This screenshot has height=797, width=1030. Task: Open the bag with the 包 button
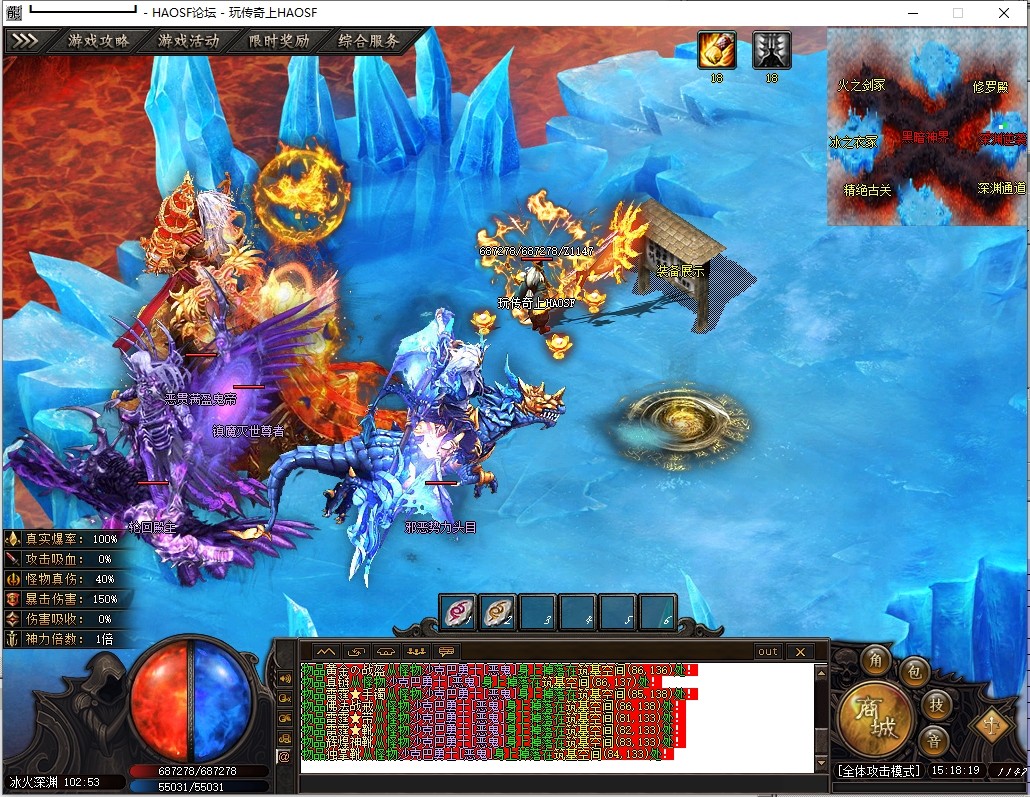[x=913, y=671]
